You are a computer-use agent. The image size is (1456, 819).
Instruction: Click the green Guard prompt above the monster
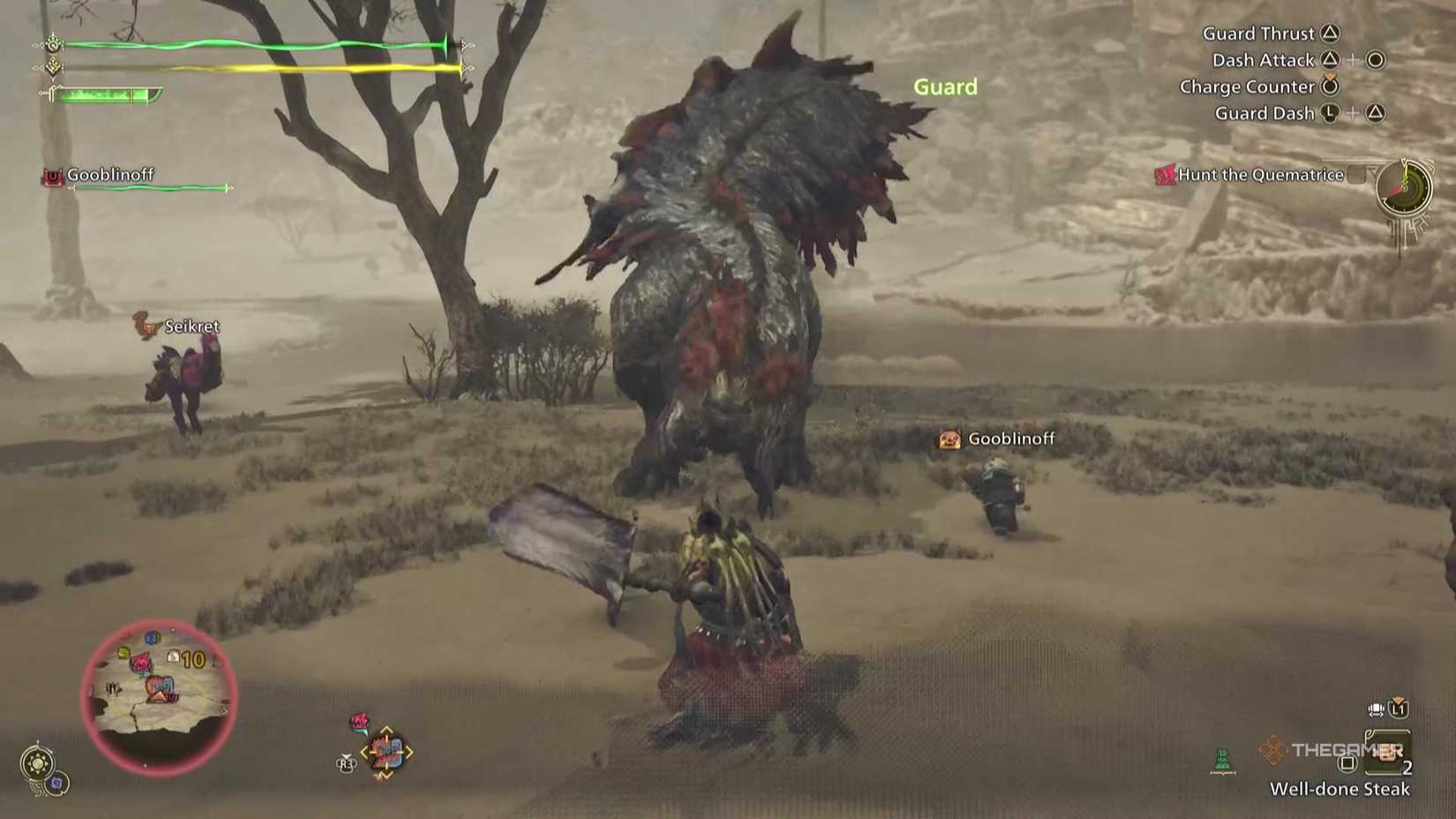click(x=946, y=86)
